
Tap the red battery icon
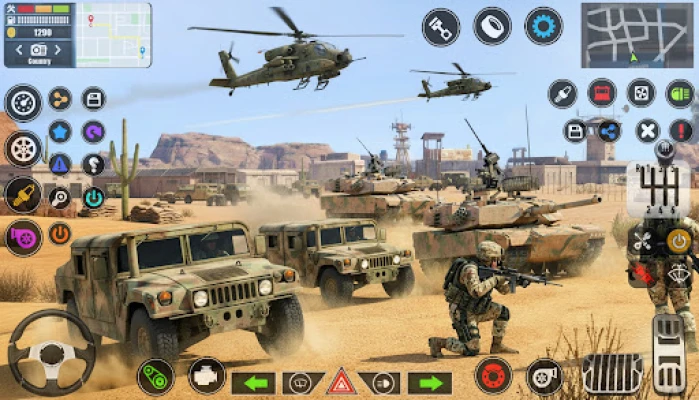(602, 93)
